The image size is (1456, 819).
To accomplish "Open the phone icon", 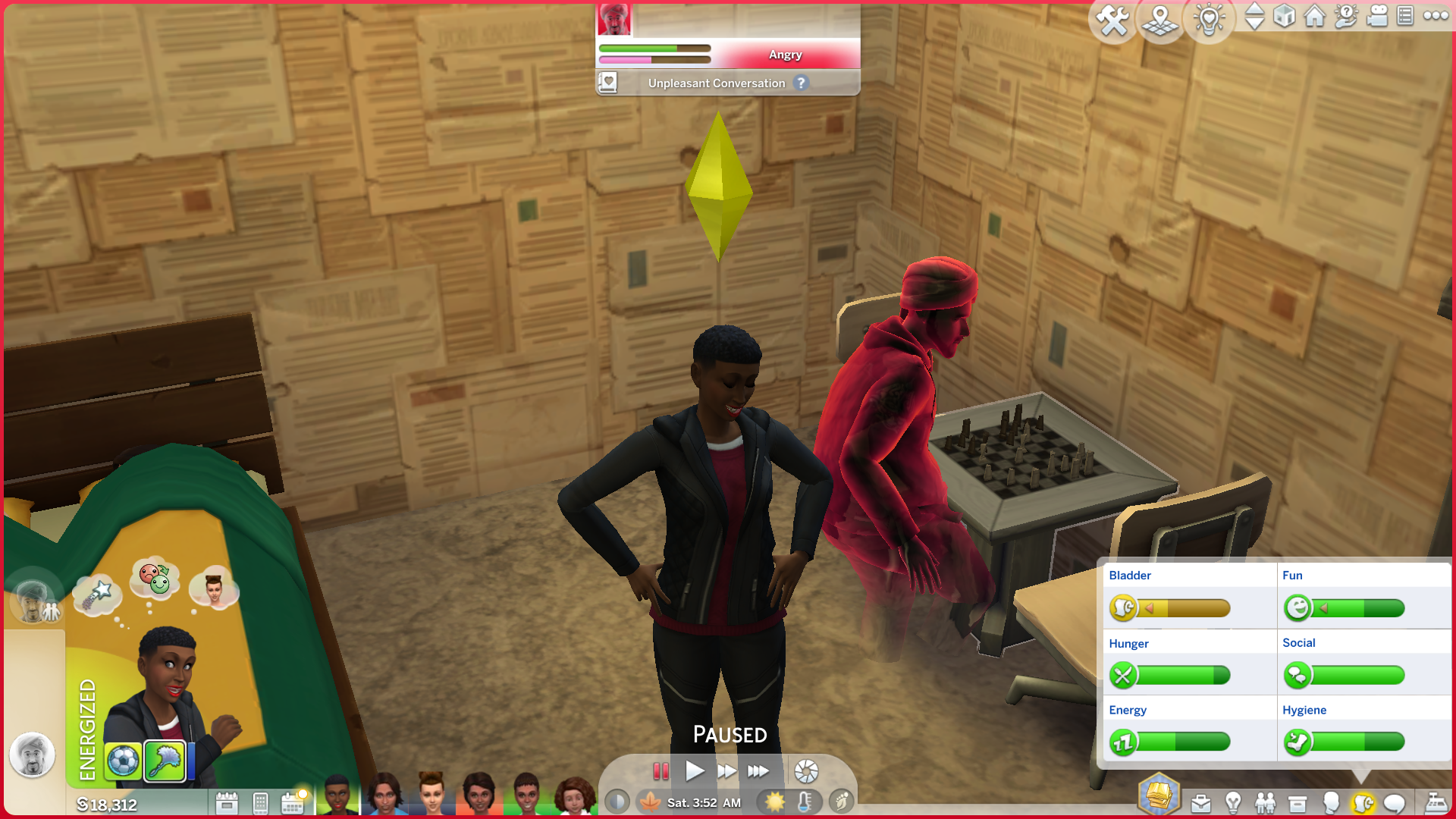I will pos(260,803).
